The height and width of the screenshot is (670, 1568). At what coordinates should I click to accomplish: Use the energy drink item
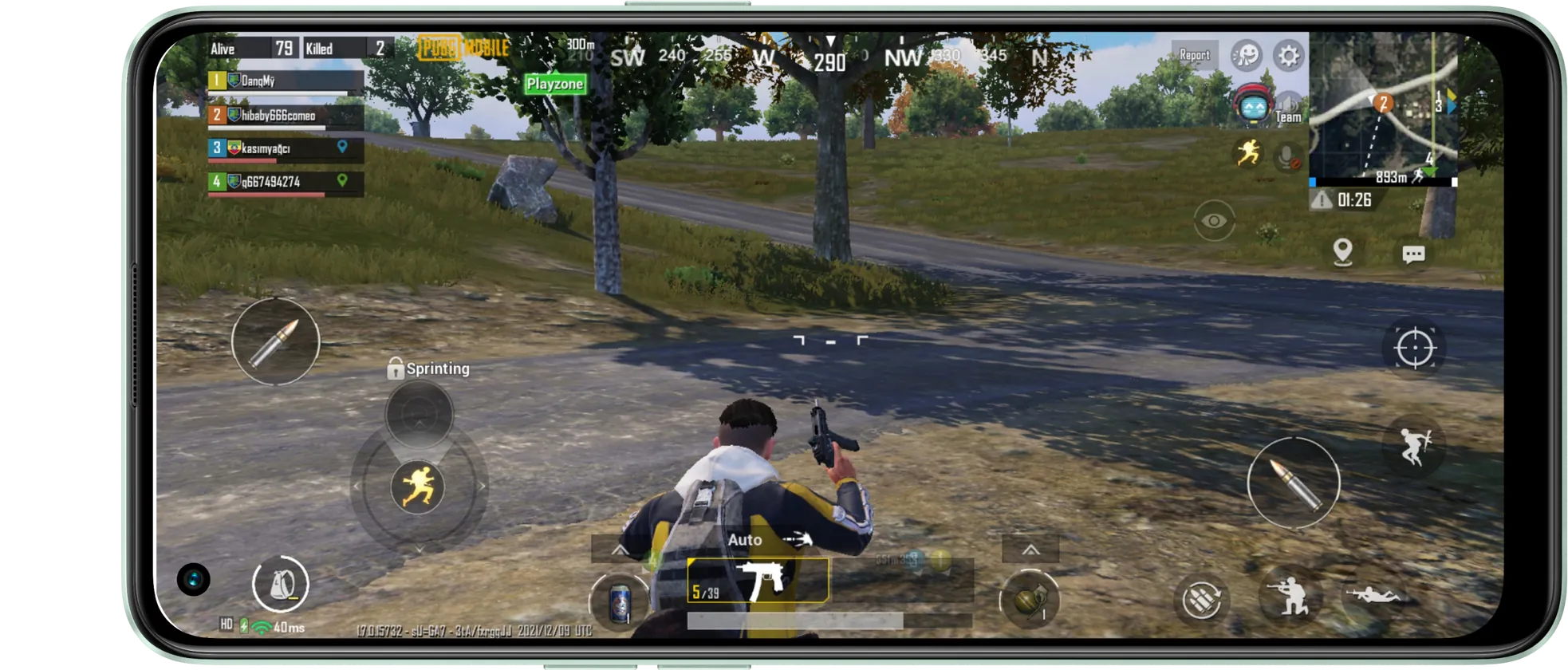(620, 602)
